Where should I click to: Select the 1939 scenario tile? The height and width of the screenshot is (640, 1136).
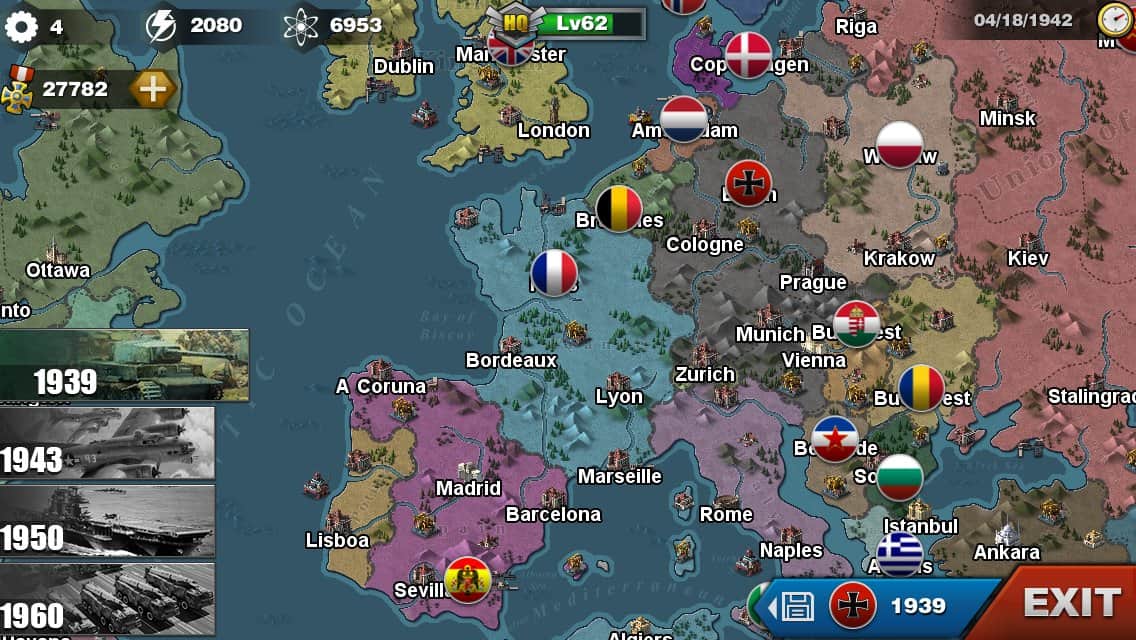click(124, 365)
